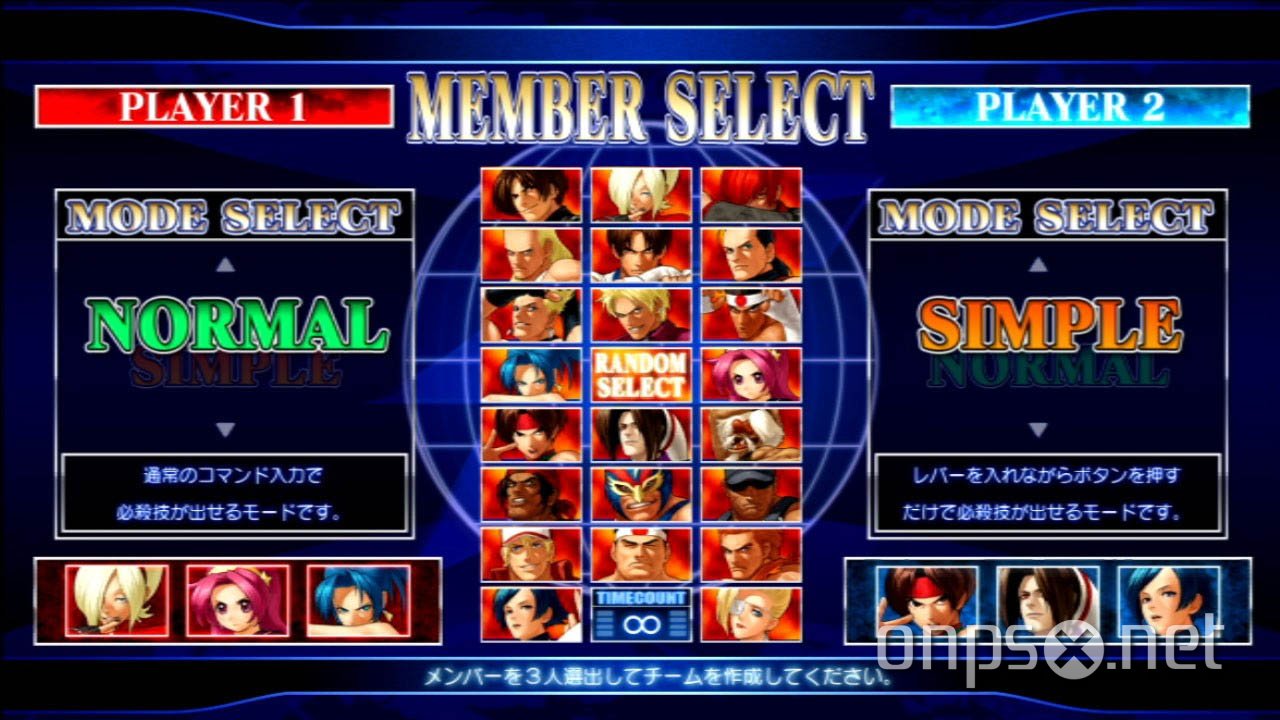Viewport: 1280px width, 720px height.
Task: Select Kyo Kusanagi's portrait in the top-left grid
Action: tap(530, 195)
